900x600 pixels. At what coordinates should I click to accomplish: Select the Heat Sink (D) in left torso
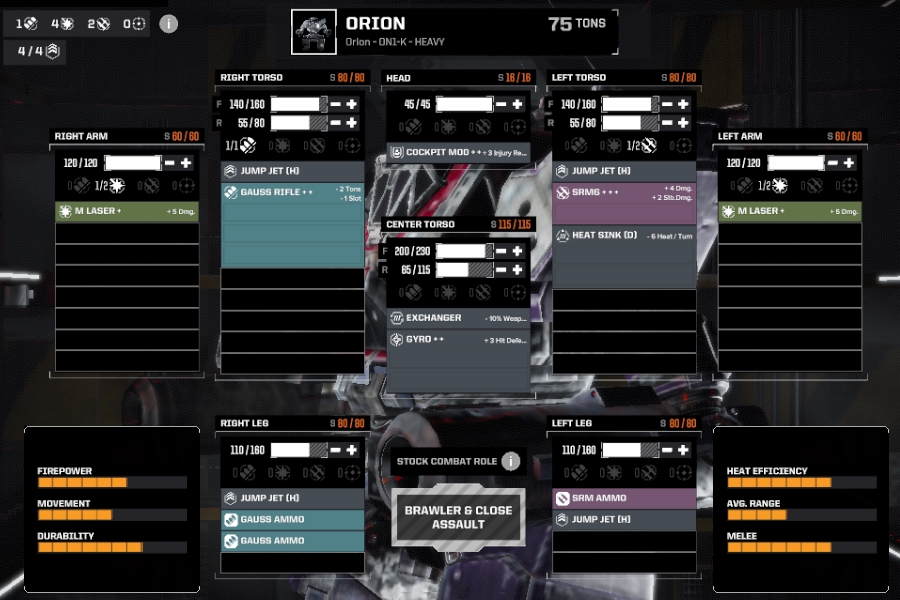tap(624, 236)
